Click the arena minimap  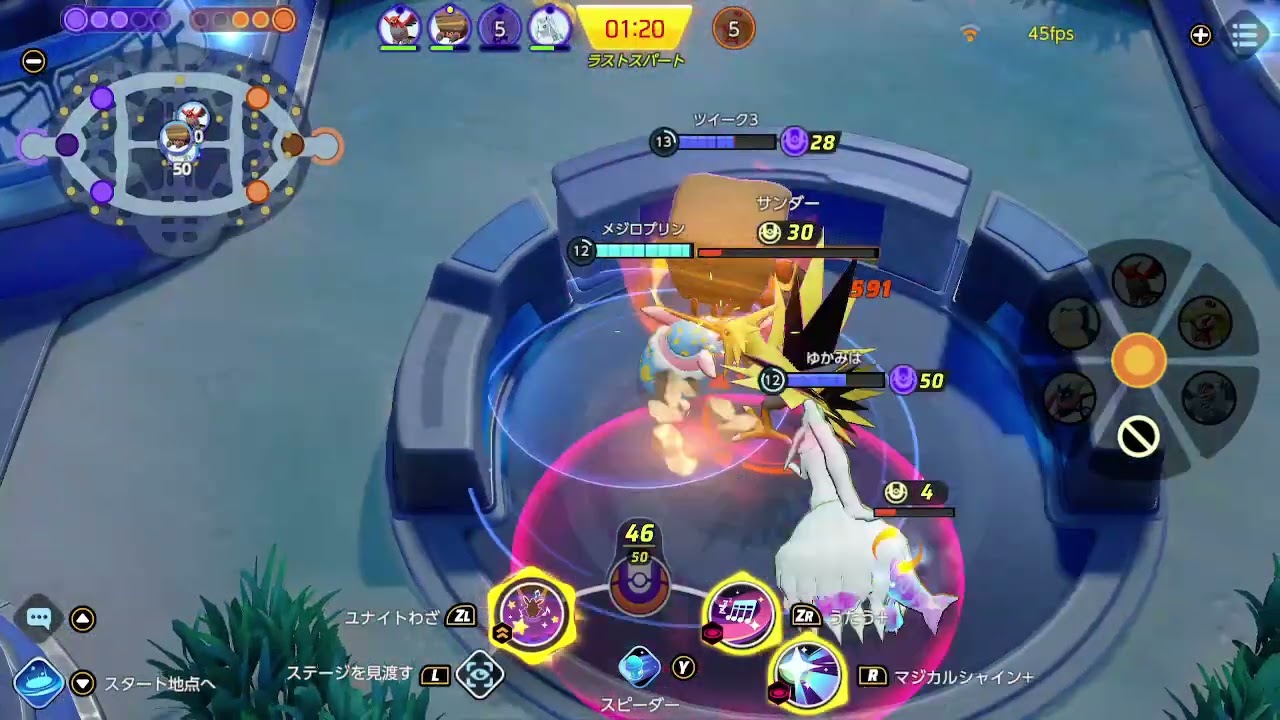point(180,147)
